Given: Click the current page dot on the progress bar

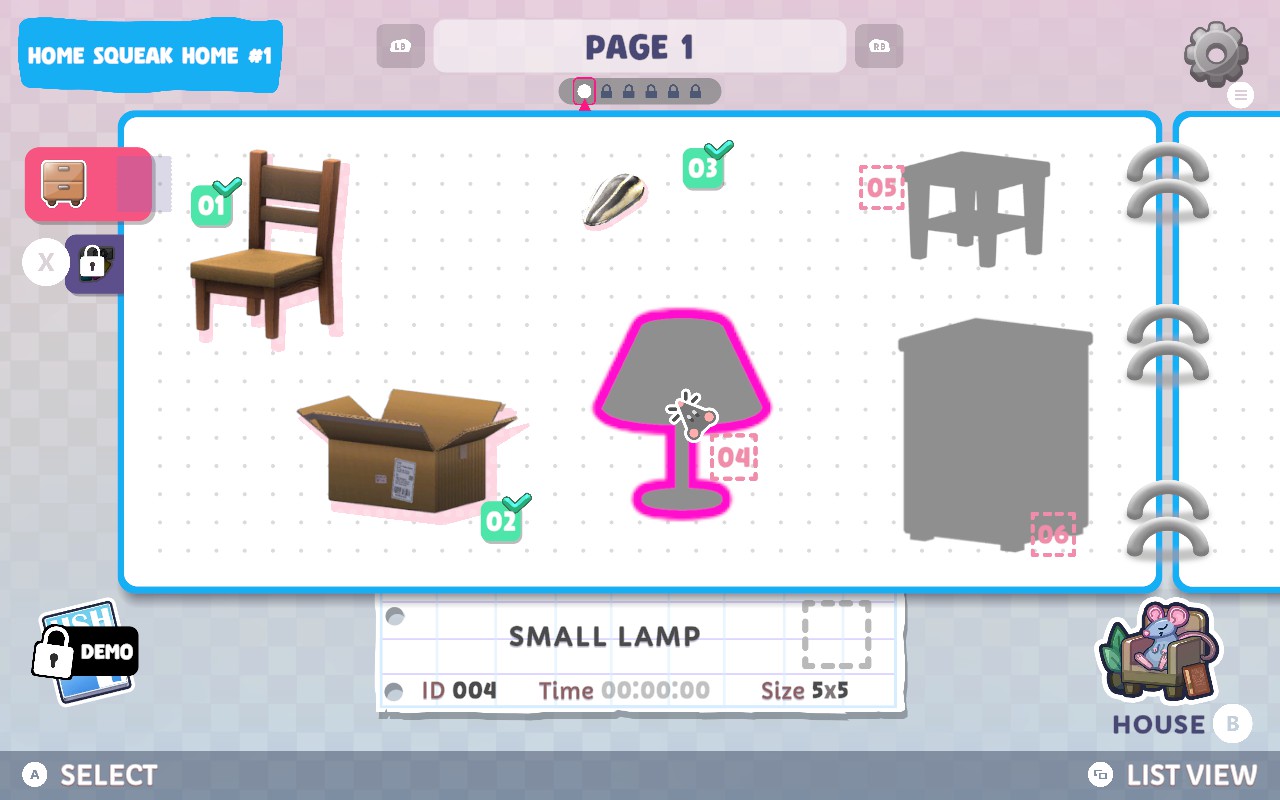Looking at the screenshot, I should 585,90.
